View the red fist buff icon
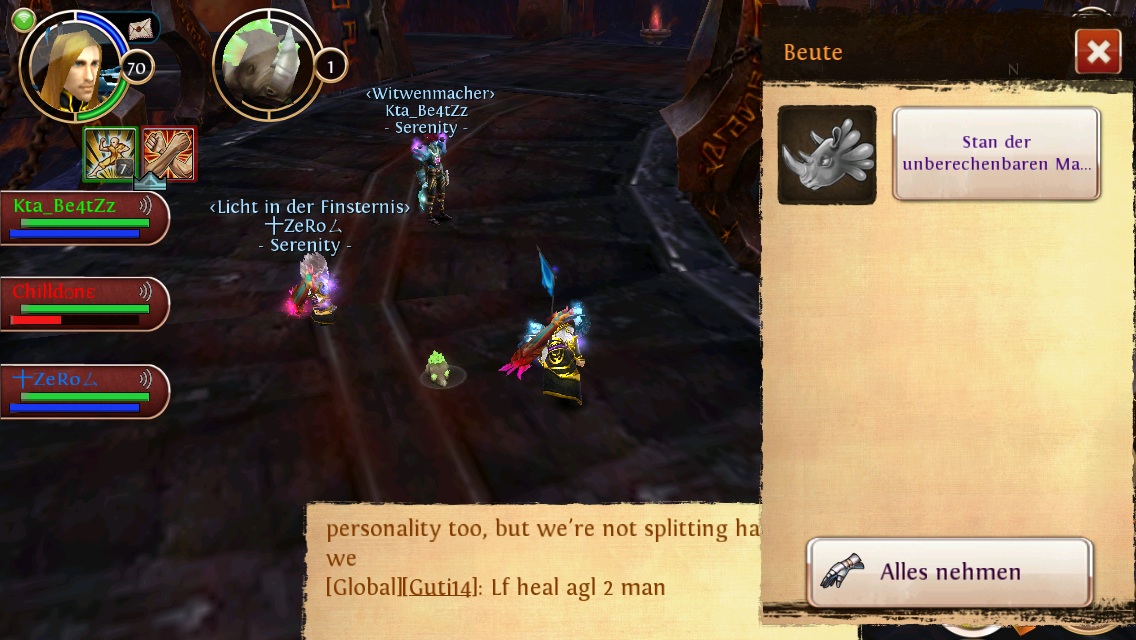This screenshot has height=640, width=1136. click(169, 154)
